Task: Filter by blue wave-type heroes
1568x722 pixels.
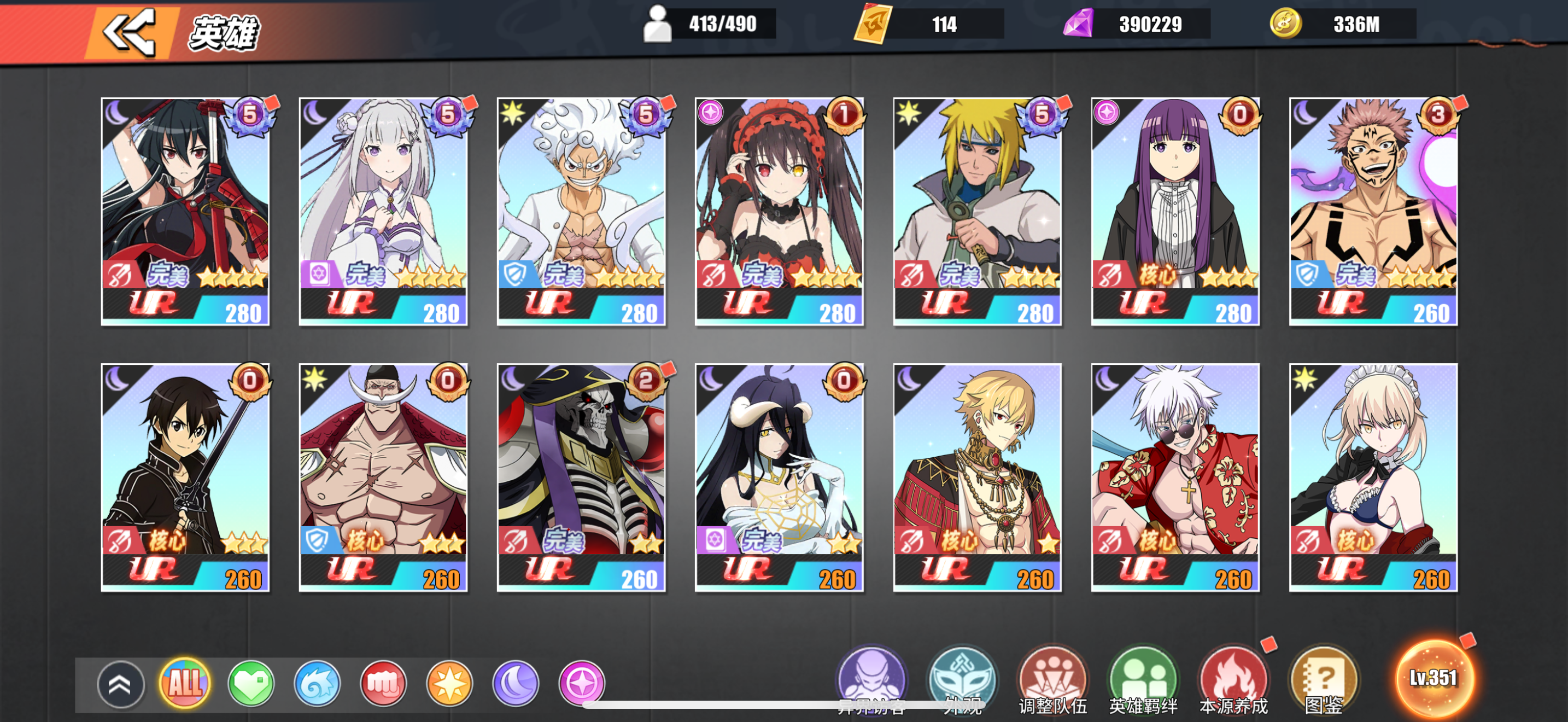Action: pyautogui.click(x=317, y=683)
